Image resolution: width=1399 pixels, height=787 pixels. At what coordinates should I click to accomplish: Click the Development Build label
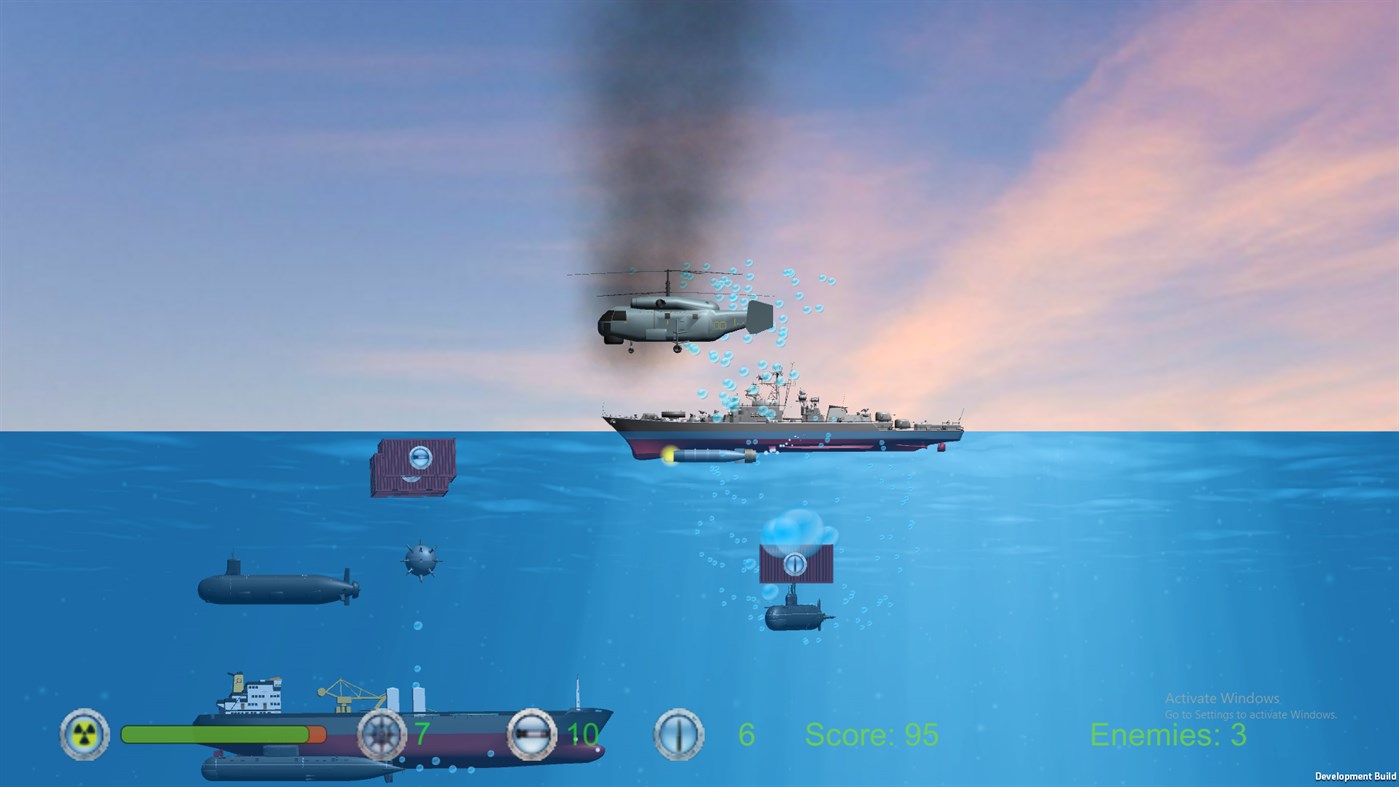coord(1355,776)
